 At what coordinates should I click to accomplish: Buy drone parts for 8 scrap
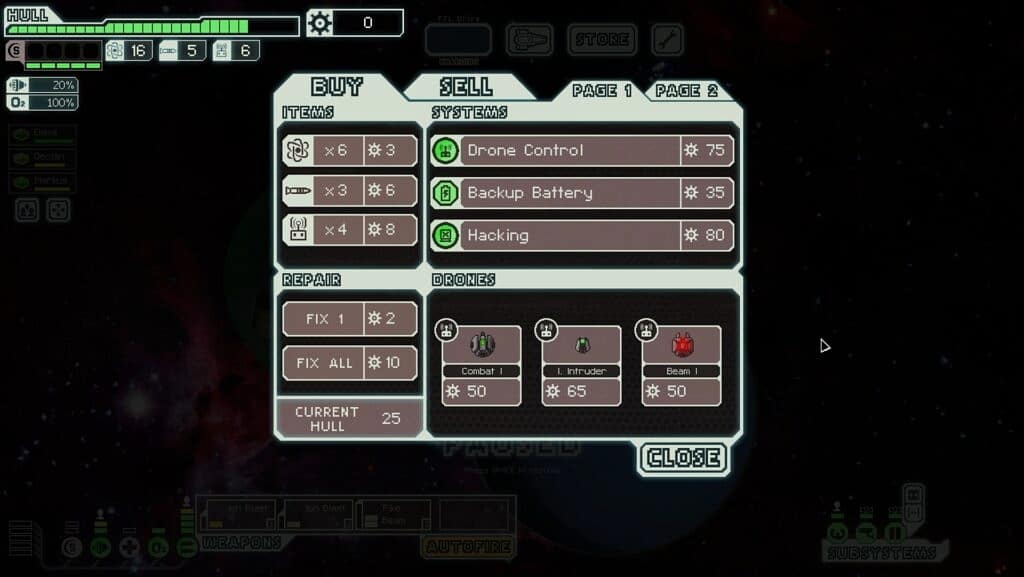pos(350,229)
